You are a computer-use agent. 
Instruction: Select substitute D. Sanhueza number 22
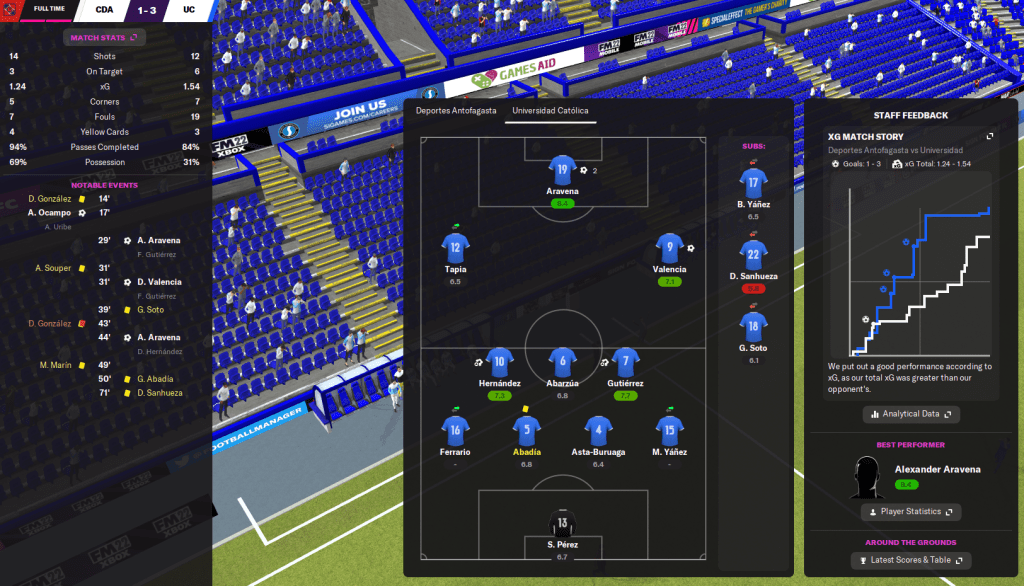(754, 253)
